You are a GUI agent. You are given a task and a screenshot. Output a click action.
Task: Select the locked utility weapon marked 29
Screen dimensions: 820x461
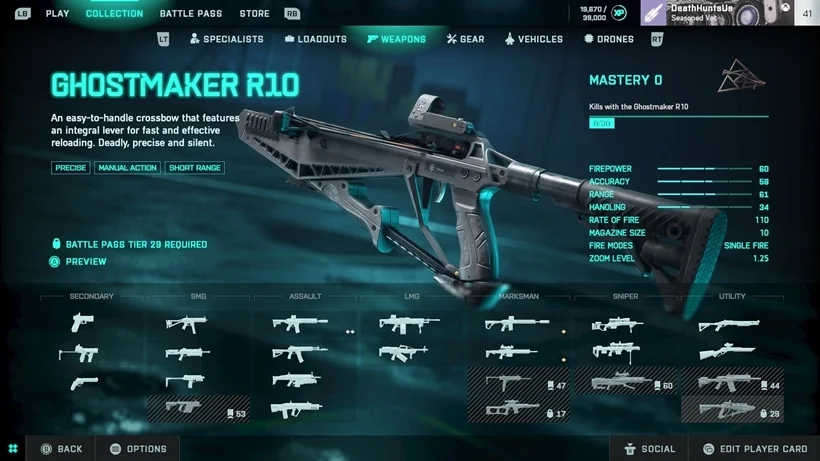coord(732,409)
